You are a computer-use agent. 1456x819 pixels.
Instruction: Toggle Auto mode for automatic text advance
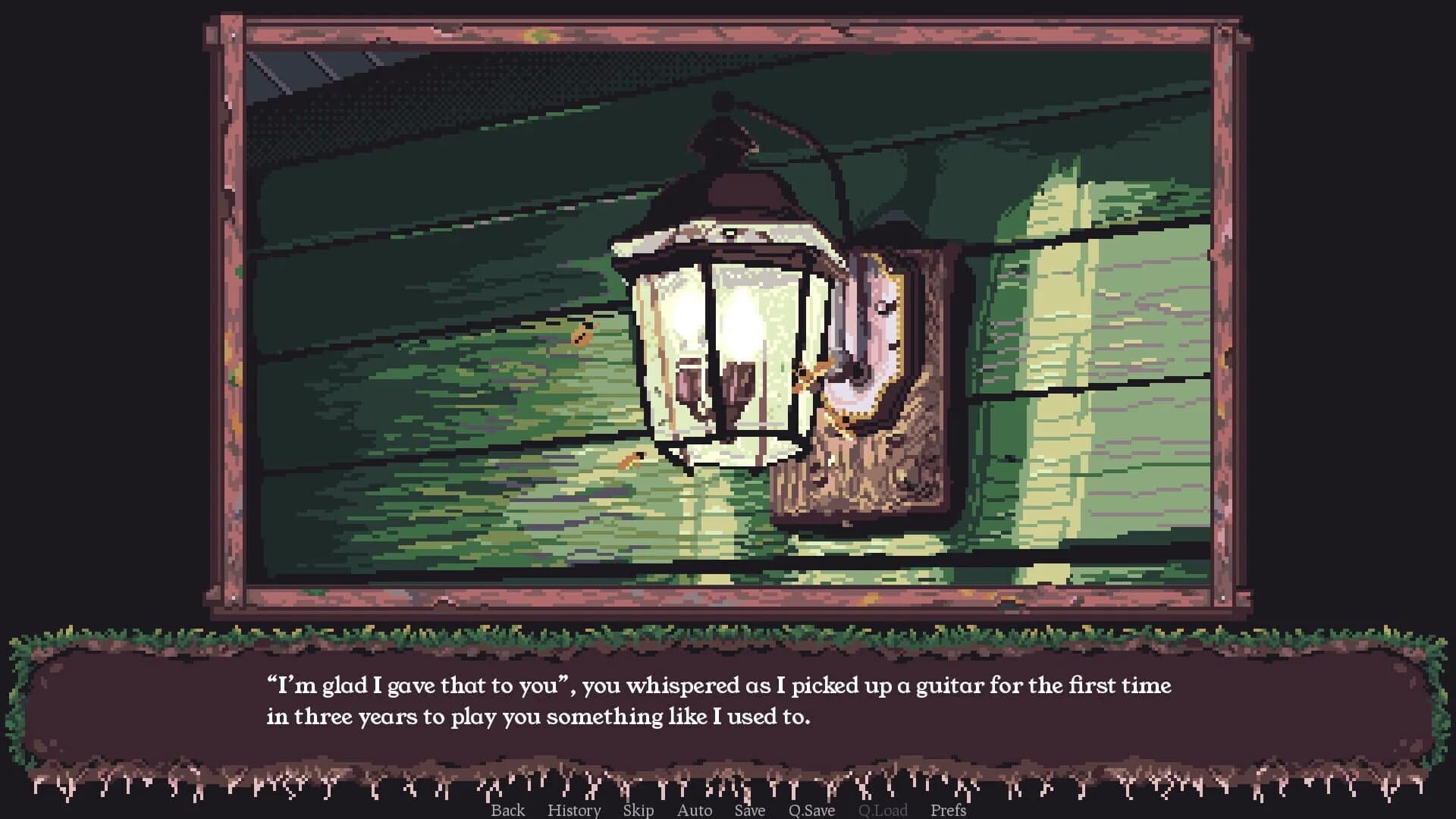click(694, 810)
